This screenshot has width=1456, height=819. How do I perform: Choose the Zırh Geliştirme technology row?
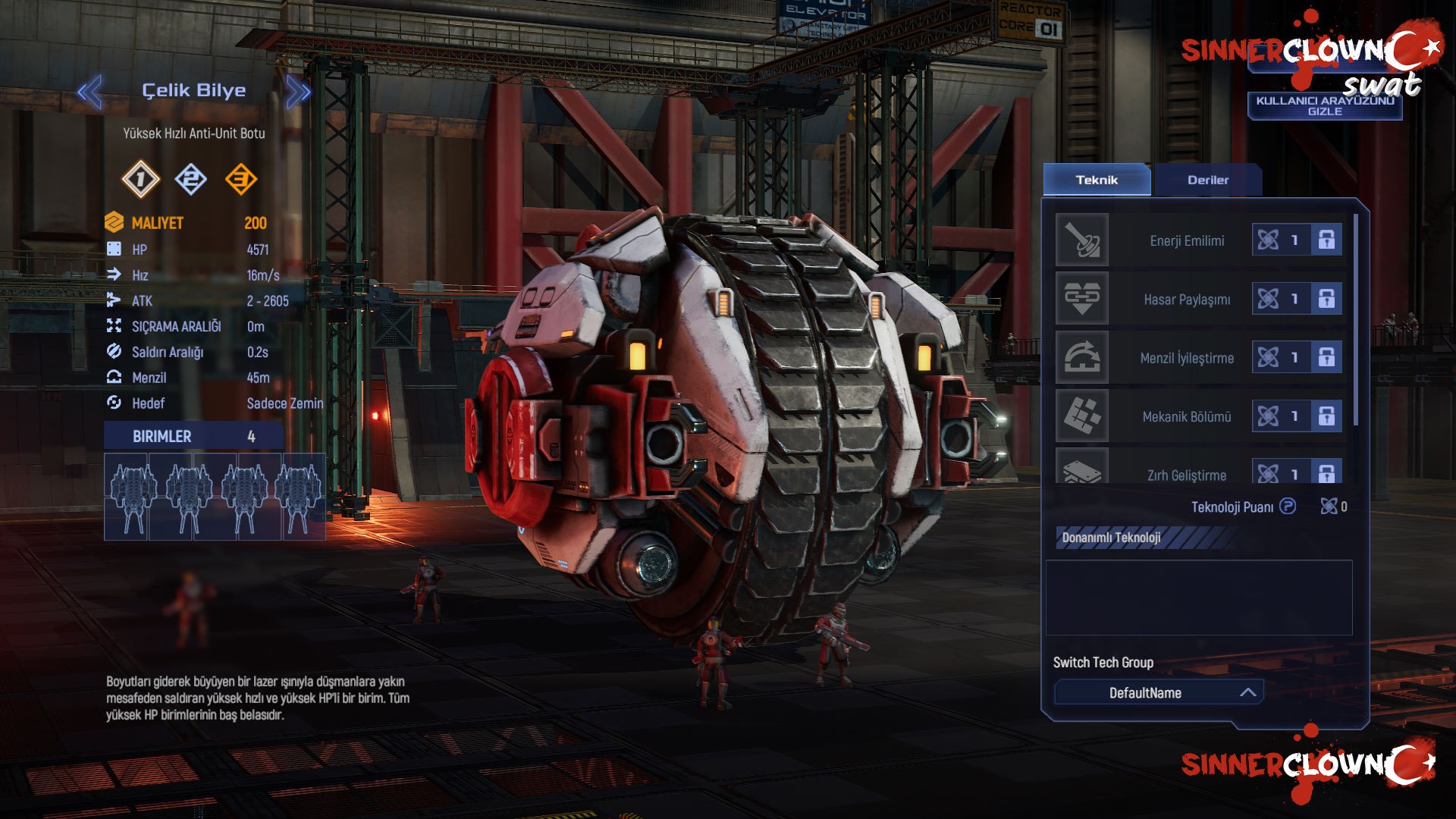pos(1186,474)
